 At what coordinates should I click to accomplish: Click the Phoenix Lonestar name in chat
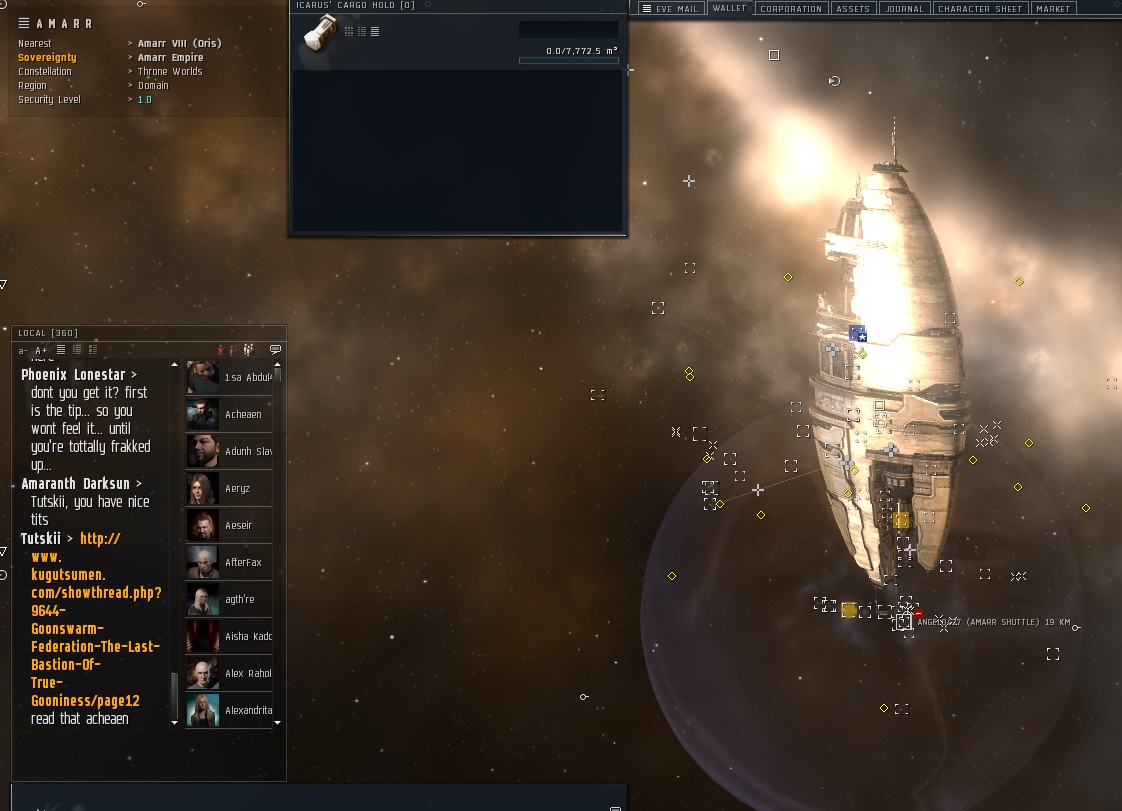tap(75, 375)
